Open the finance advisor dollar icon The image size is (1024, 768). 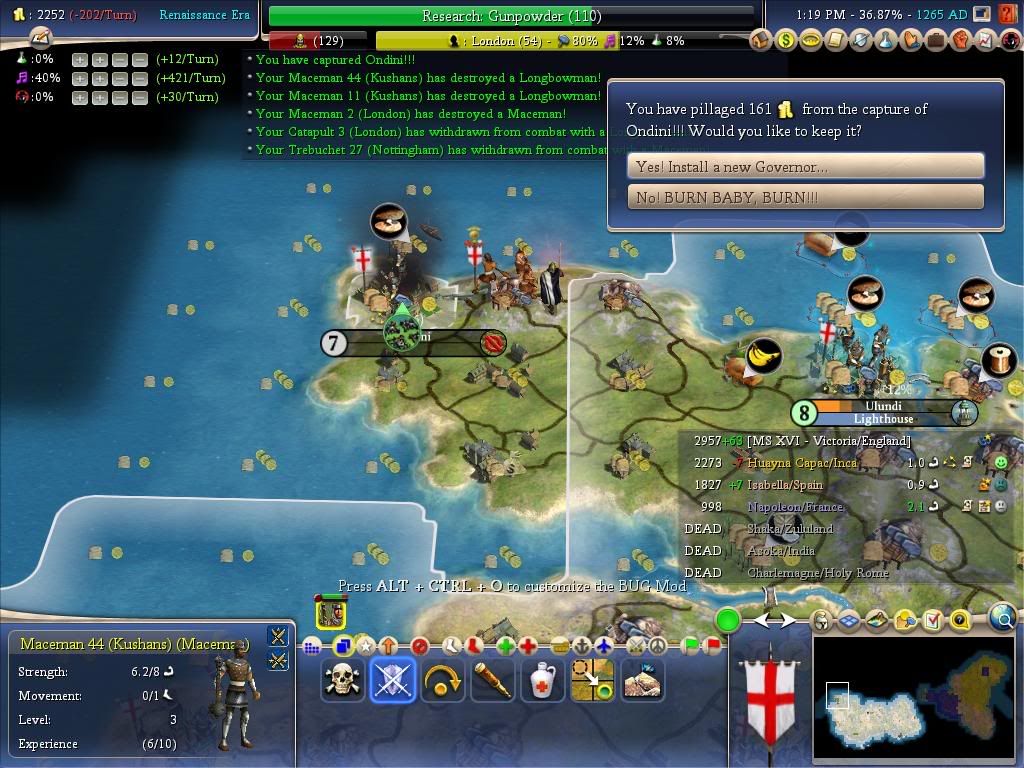coord(786,41)
